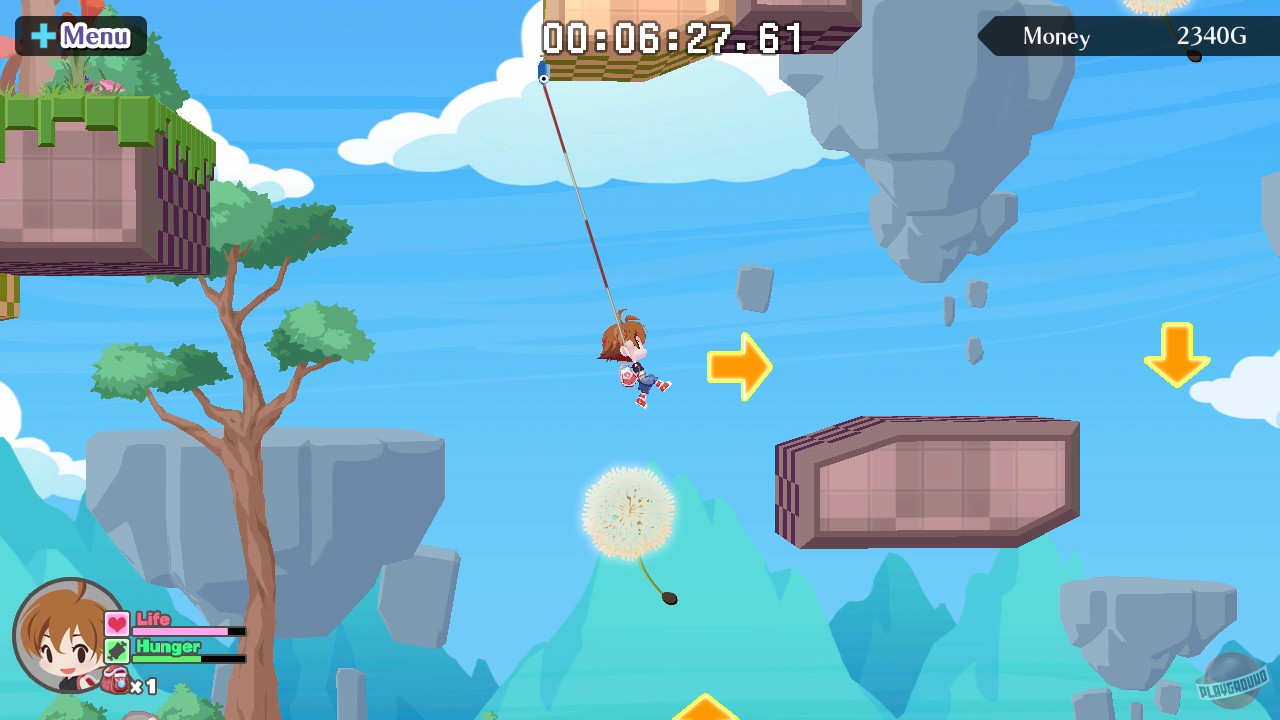1280x720 pixels.
Task: Click the floating pink brick platform
Action: (x=925, y=480)
